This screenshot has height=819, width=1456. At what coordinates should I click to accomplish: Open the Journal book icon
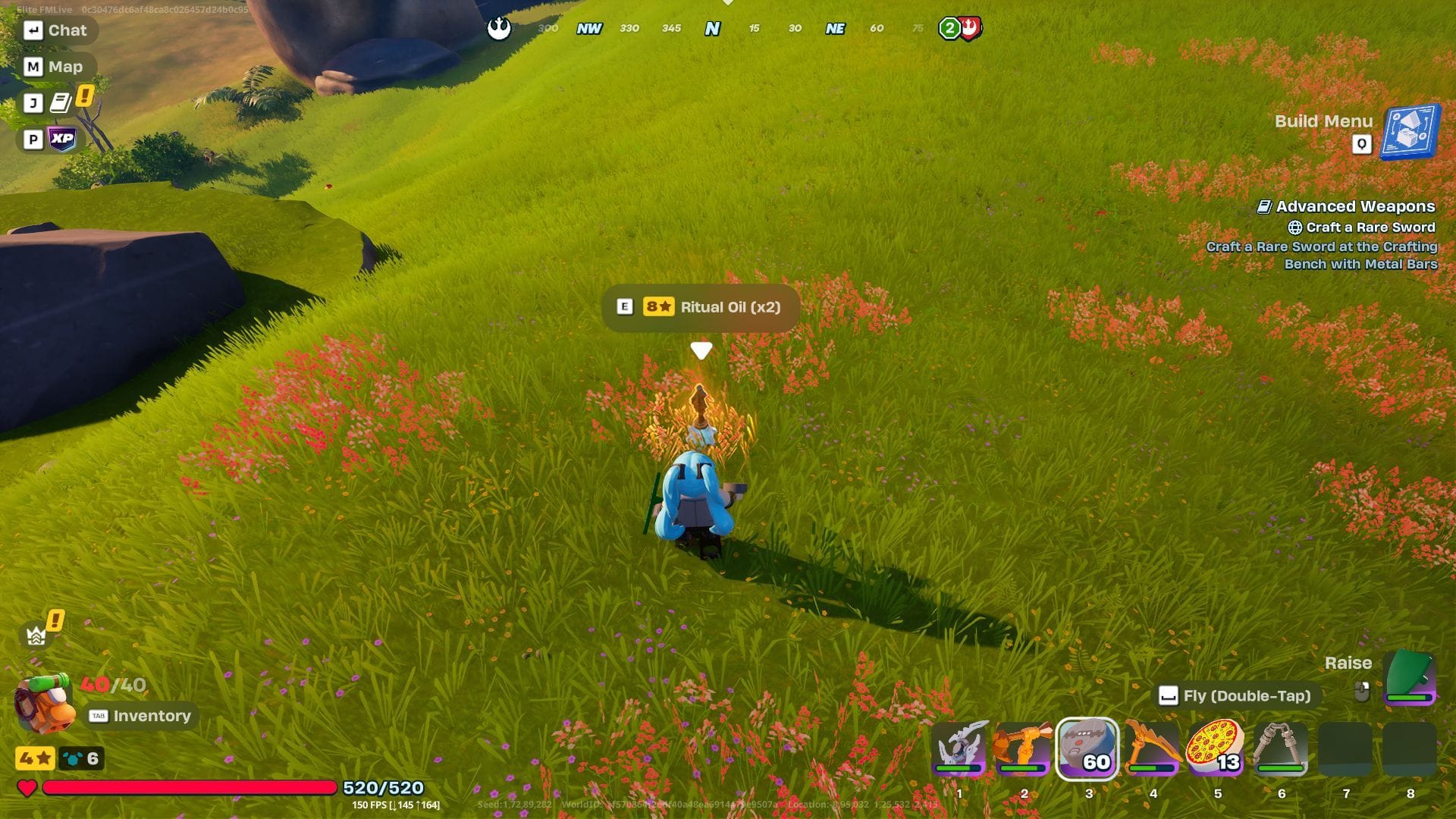61,102
